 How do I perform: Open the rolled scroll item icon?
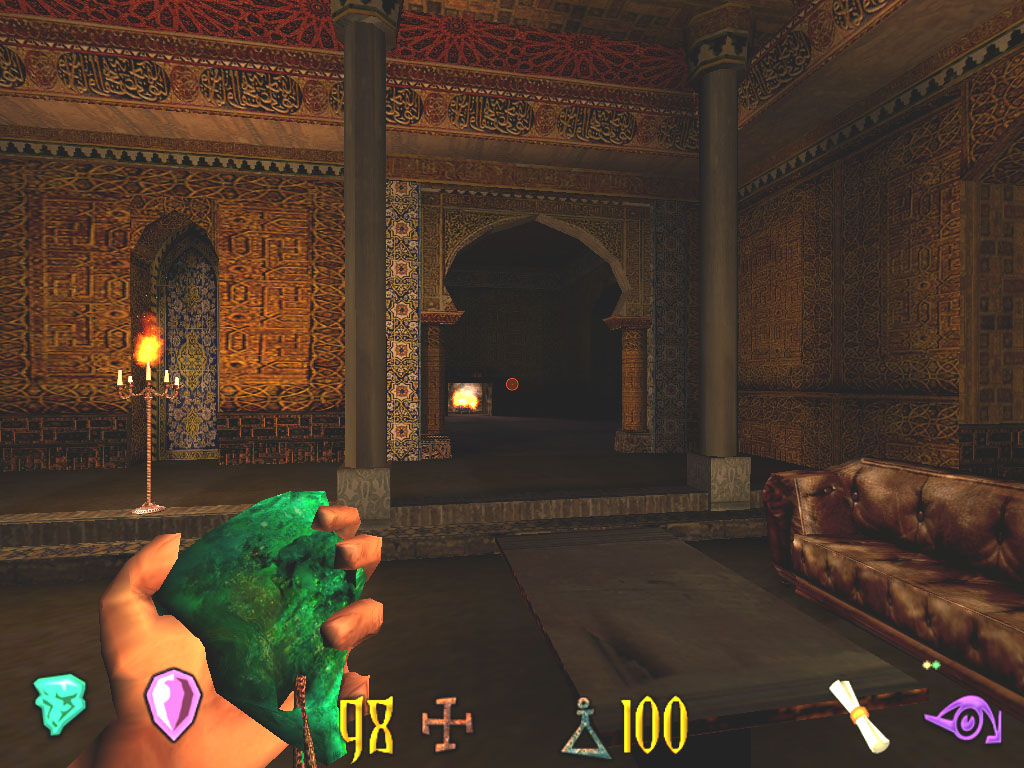coord(860,713)
